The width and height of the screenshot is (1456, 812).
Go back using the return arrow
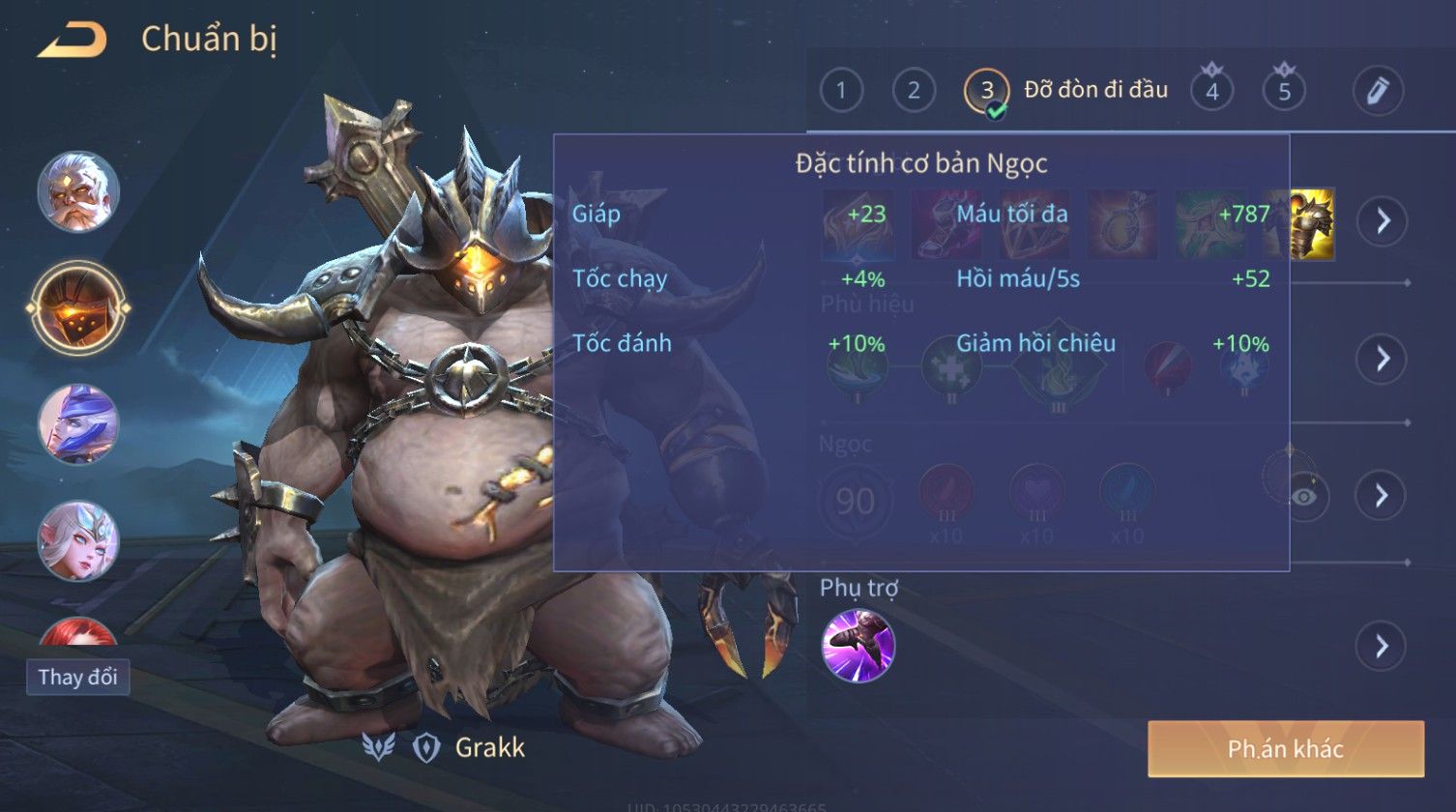tap(73, 41)
